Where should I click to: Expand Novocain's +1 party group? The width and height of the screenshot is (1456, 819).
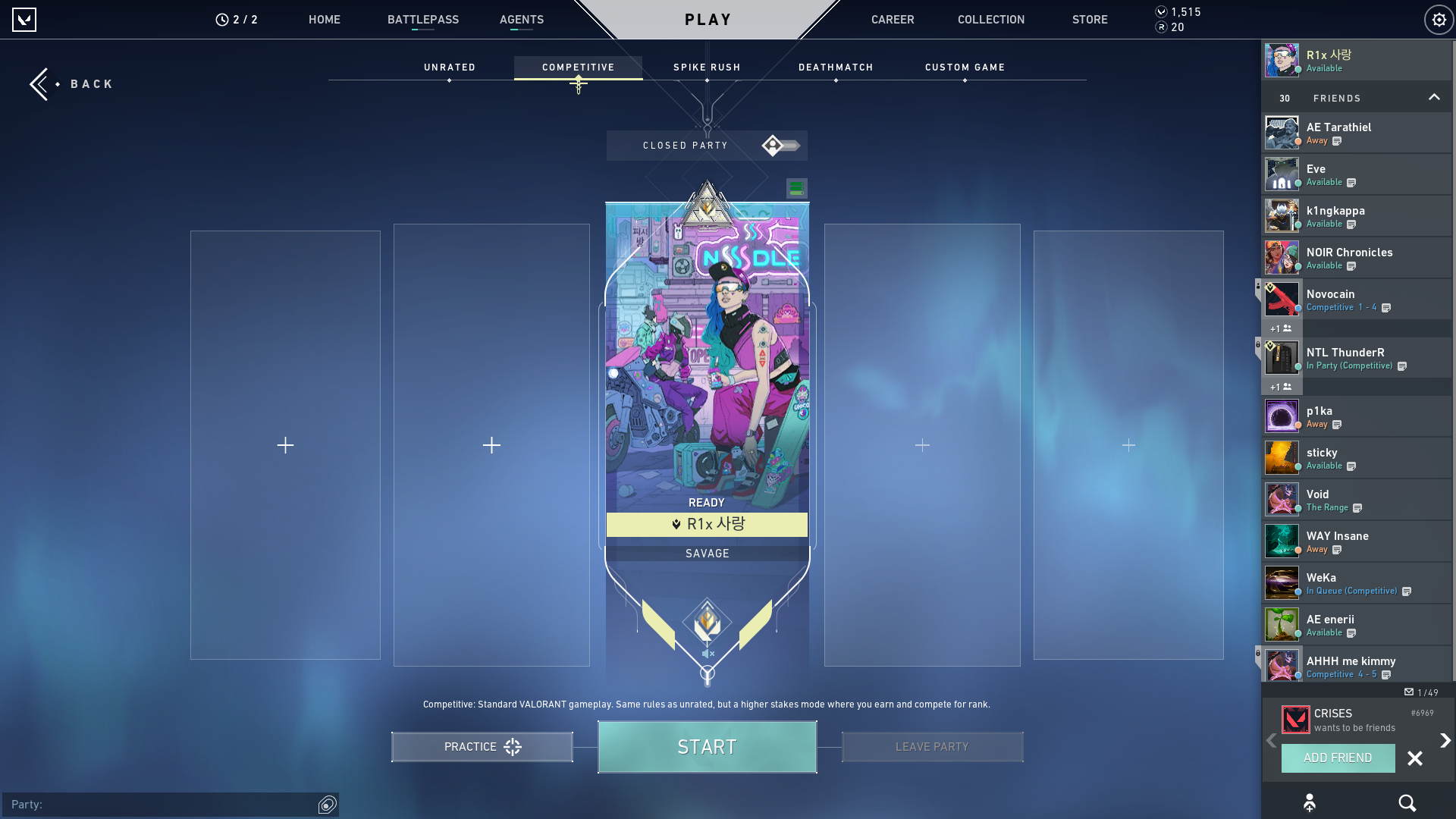[1281, 328]
